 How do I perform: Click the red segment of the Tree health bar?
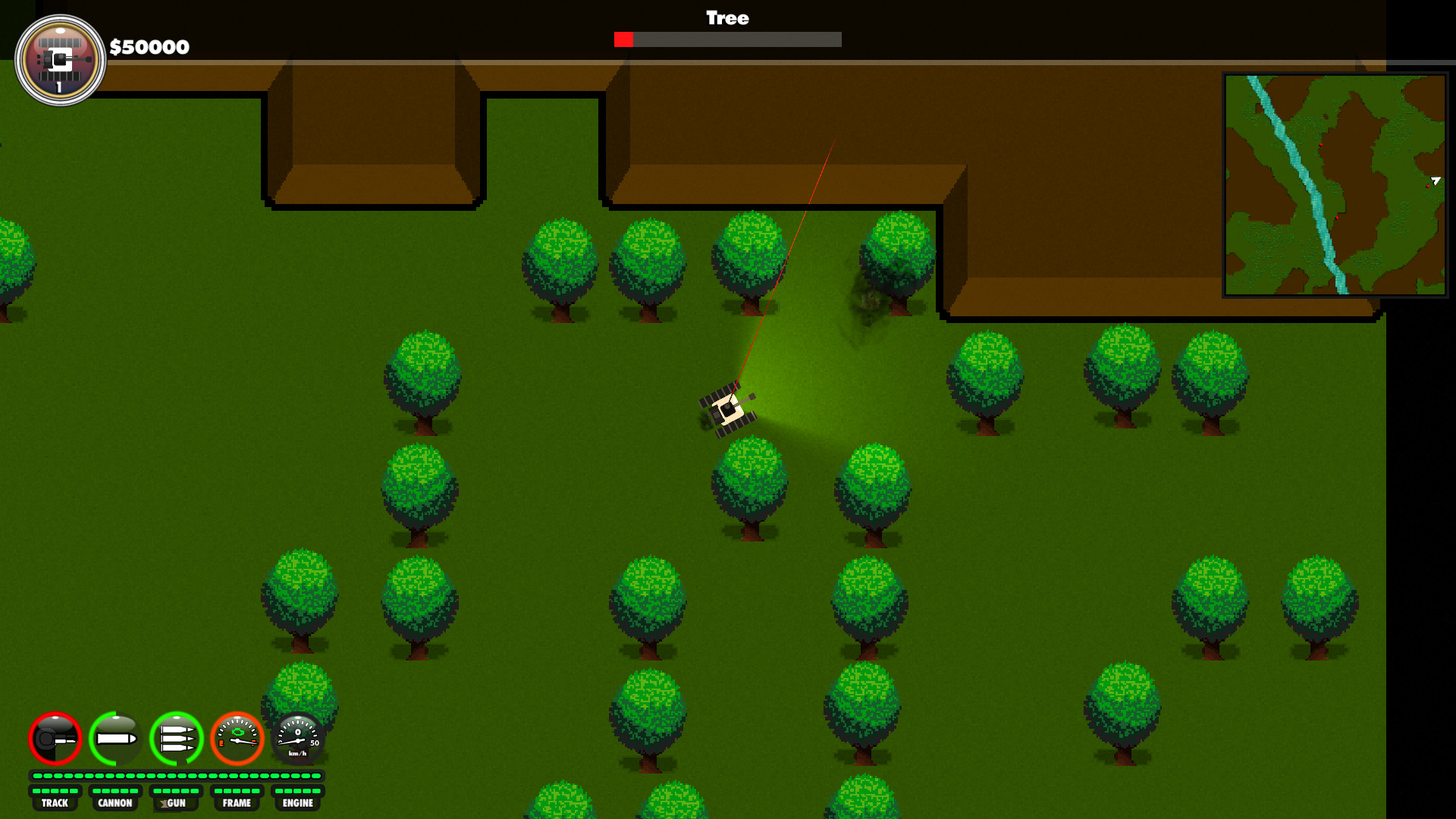tap(624, 40)
